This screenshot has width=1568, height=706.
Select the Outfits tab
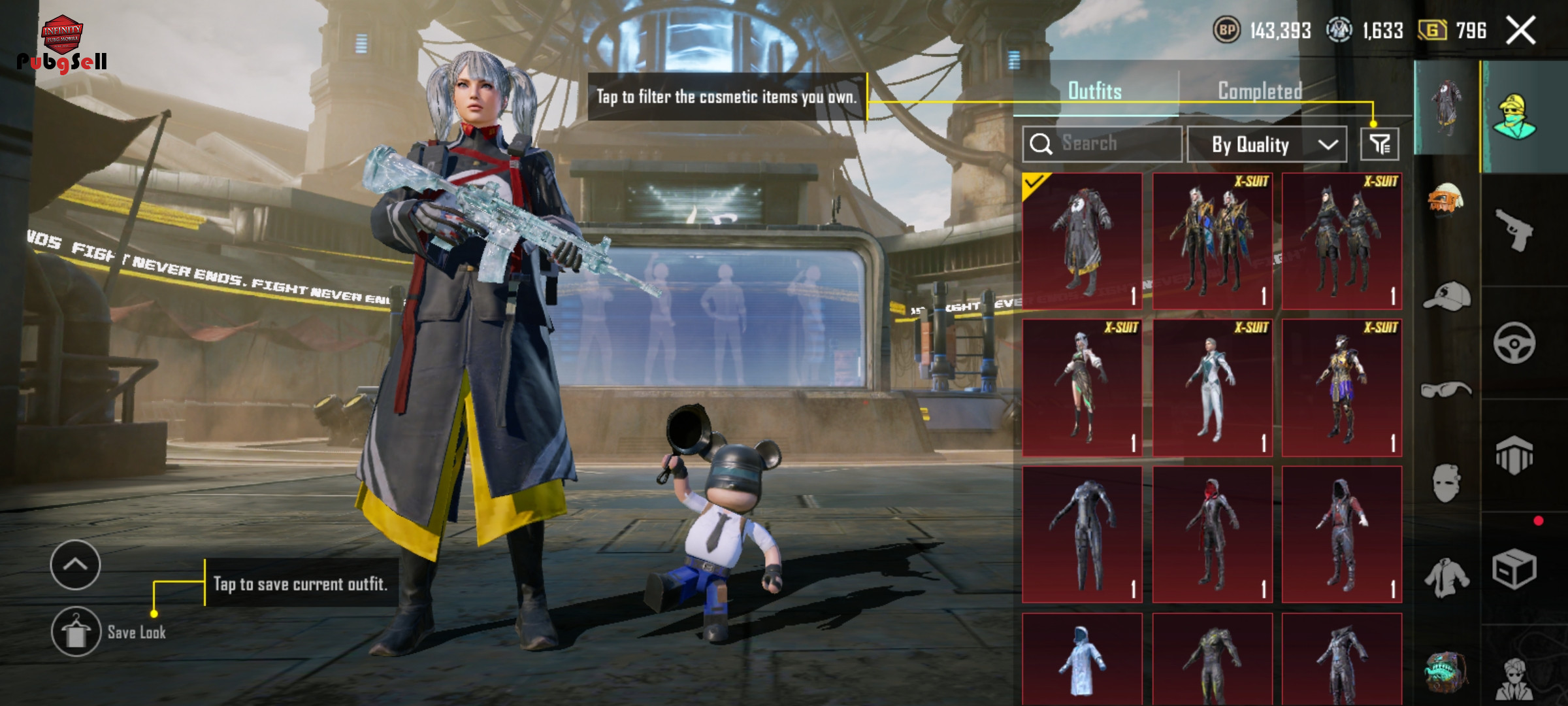[x=1095, y=91]
